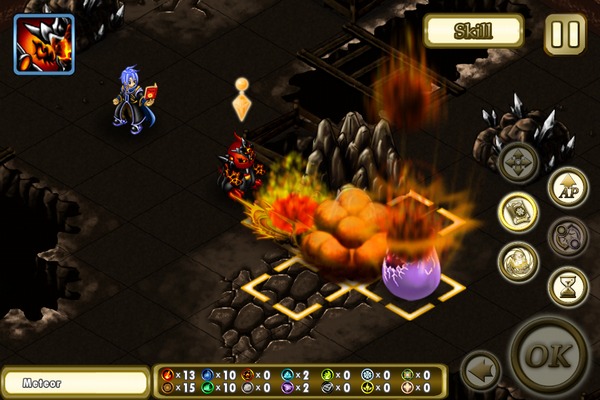Click the red demon character portrait
The image size is (600, 400).
44,43
